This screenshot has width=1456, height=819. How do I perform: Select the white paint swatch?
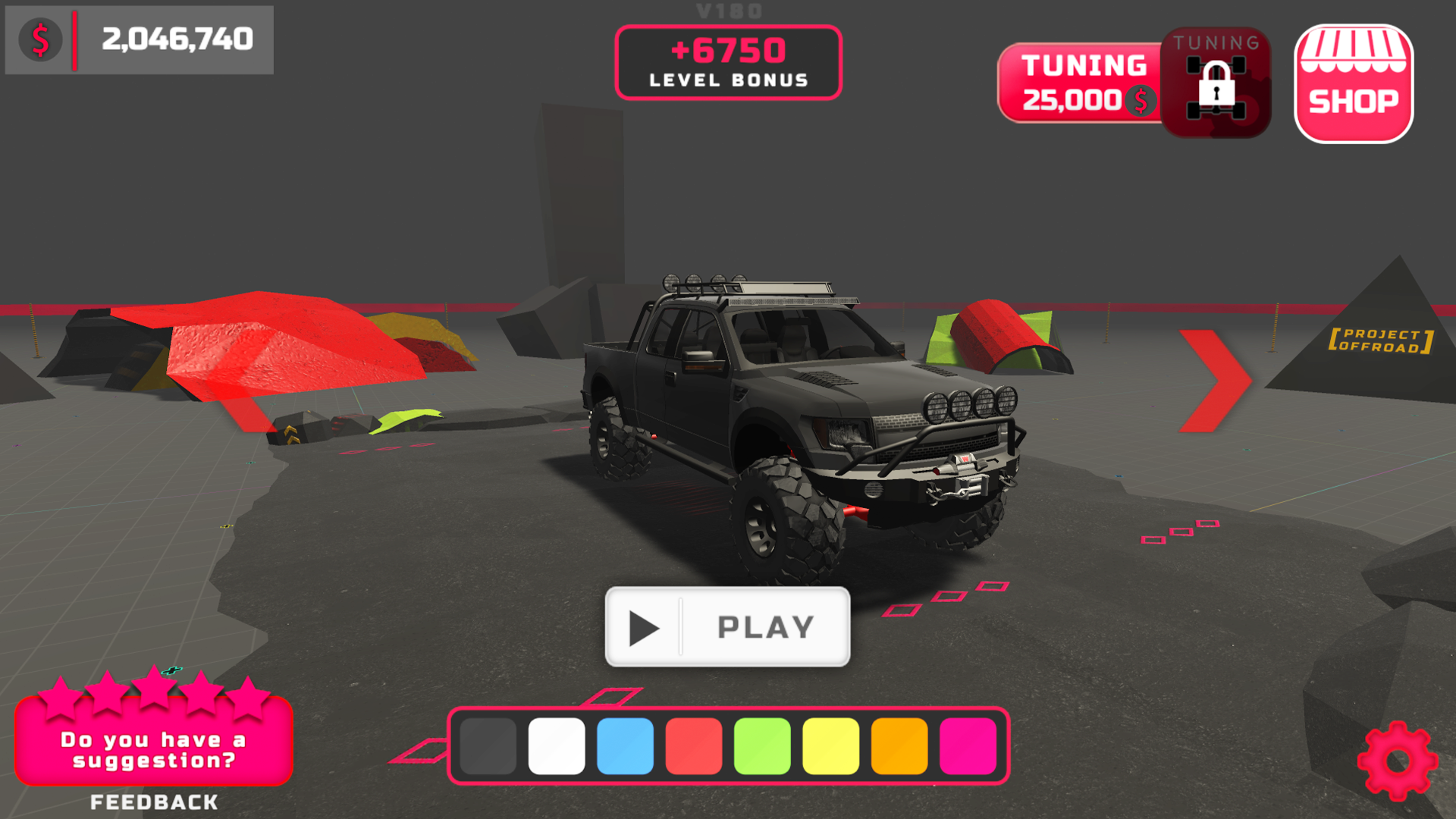(x=556, y=746)
